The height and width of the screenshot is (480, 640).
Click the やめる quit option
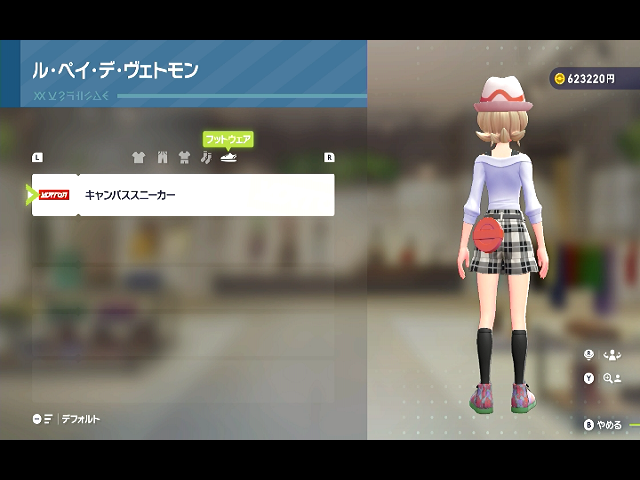[604, 424]
